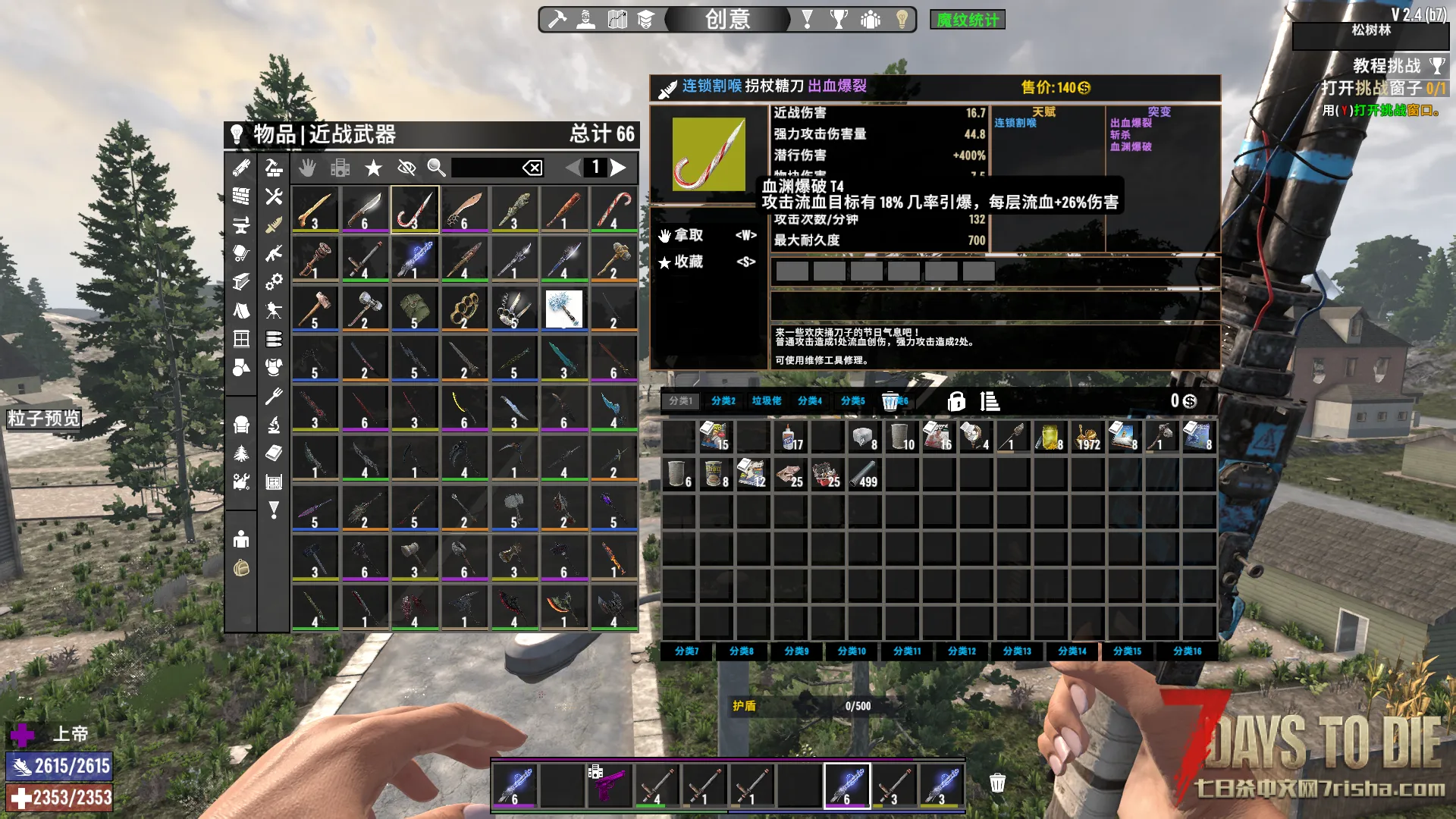
Task: Select the 分类16 backpack tab
Action: pos(1187,651)
